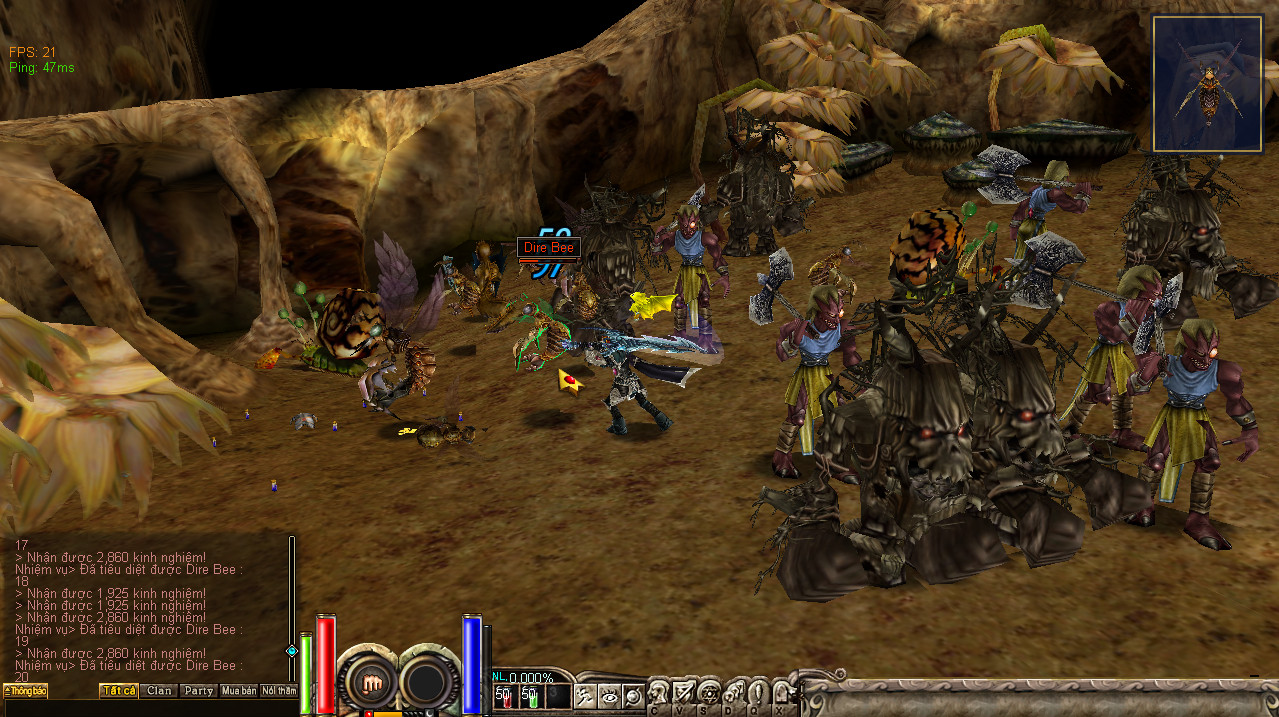This screenshot has height=717, width=1279.
Task: Select the Party chat tab
Action: pos(199,691)
